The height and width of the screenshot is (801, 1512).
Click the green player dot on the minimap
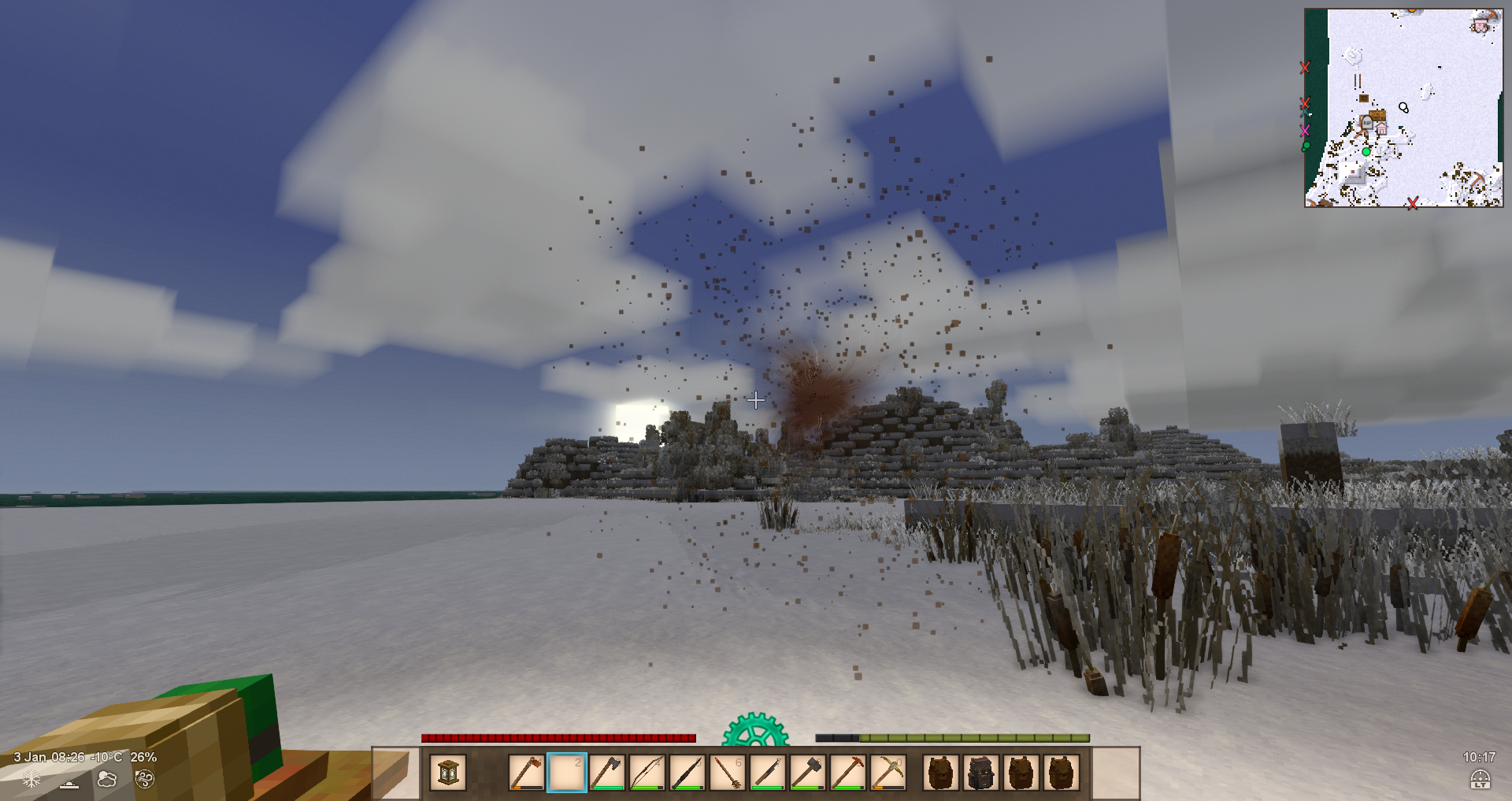(1366, 151)
